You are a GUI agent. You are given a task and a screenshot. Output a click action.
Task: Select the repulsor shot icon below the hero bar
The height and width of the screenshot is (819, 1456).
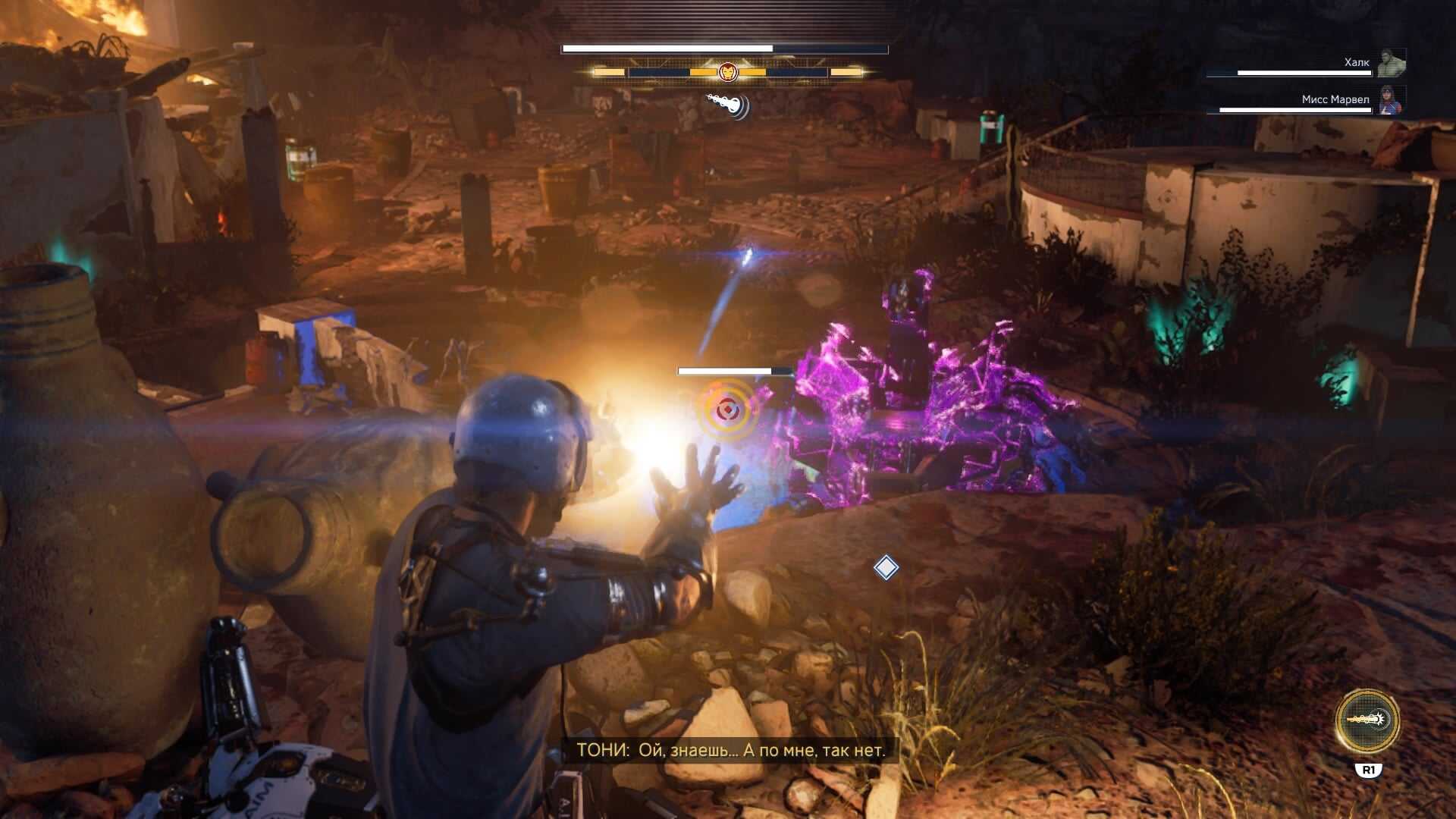728,105
